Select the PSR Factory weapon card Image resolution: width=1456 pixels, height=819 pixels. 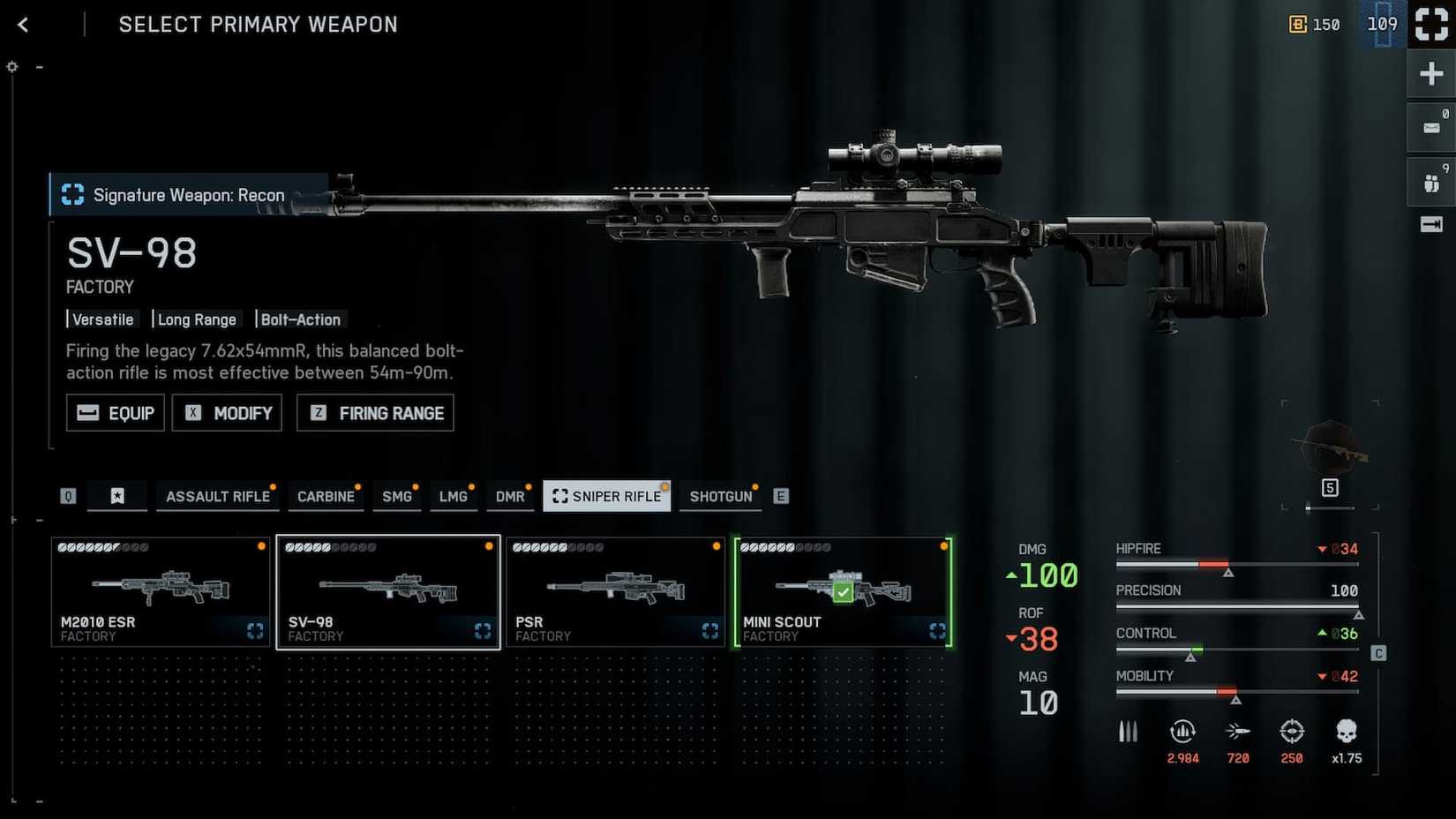pyautogui.click(x=615, y=591)
